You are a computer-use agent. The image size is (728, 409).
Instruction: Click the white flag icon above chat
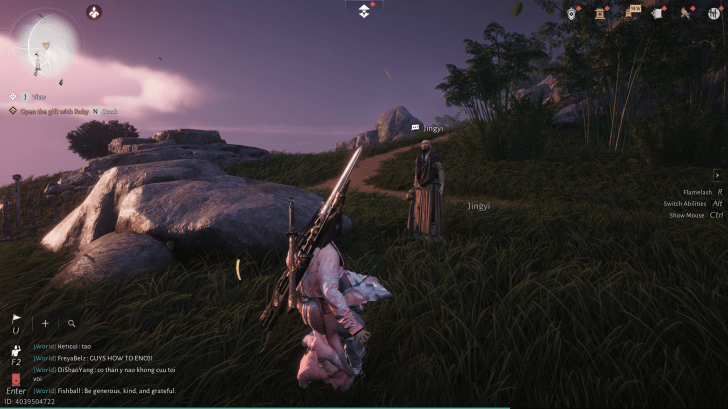click(x=16, y=321)
